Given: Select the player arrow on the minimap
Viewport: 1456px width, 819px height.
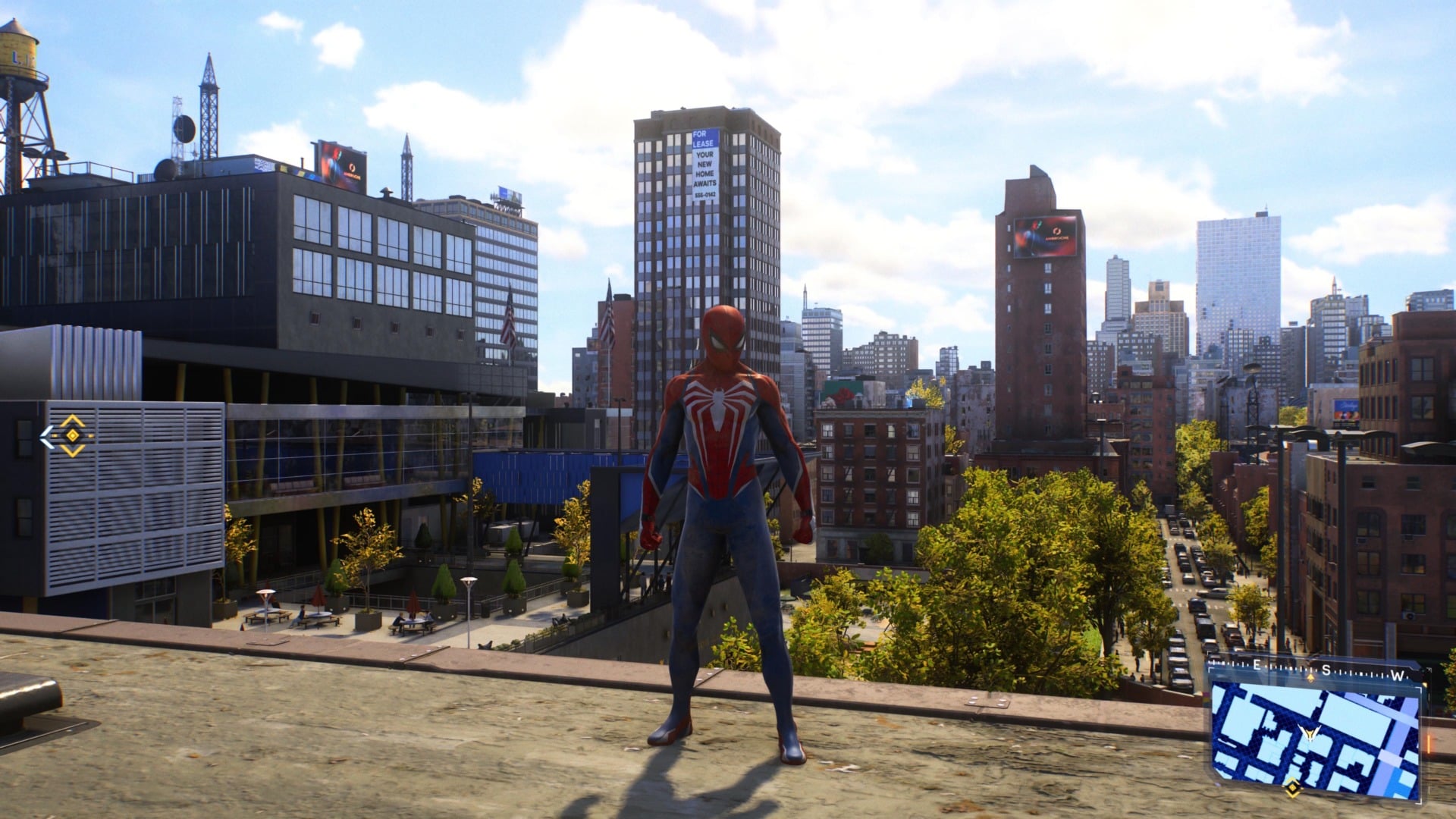Looking at the screenshot, I should click(1310, 733).
